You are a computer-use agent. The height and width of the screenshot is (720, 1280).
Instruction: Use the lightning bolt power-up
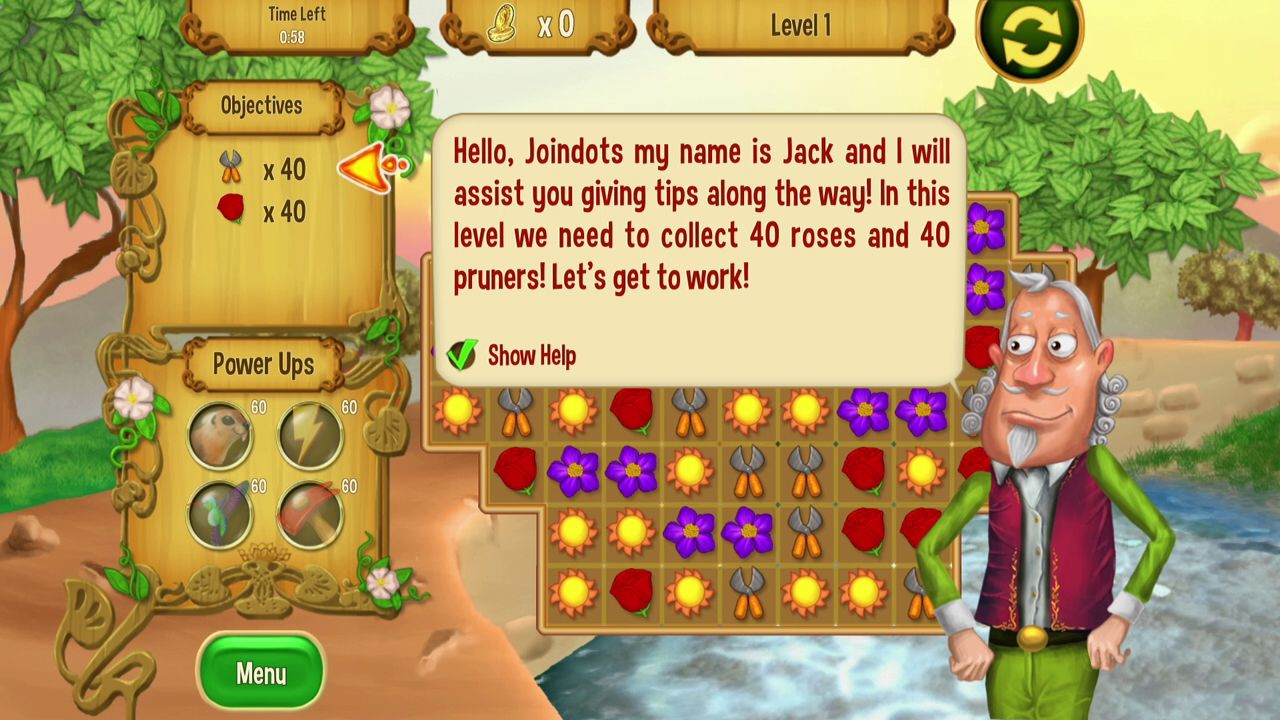[x=310, y=435]
